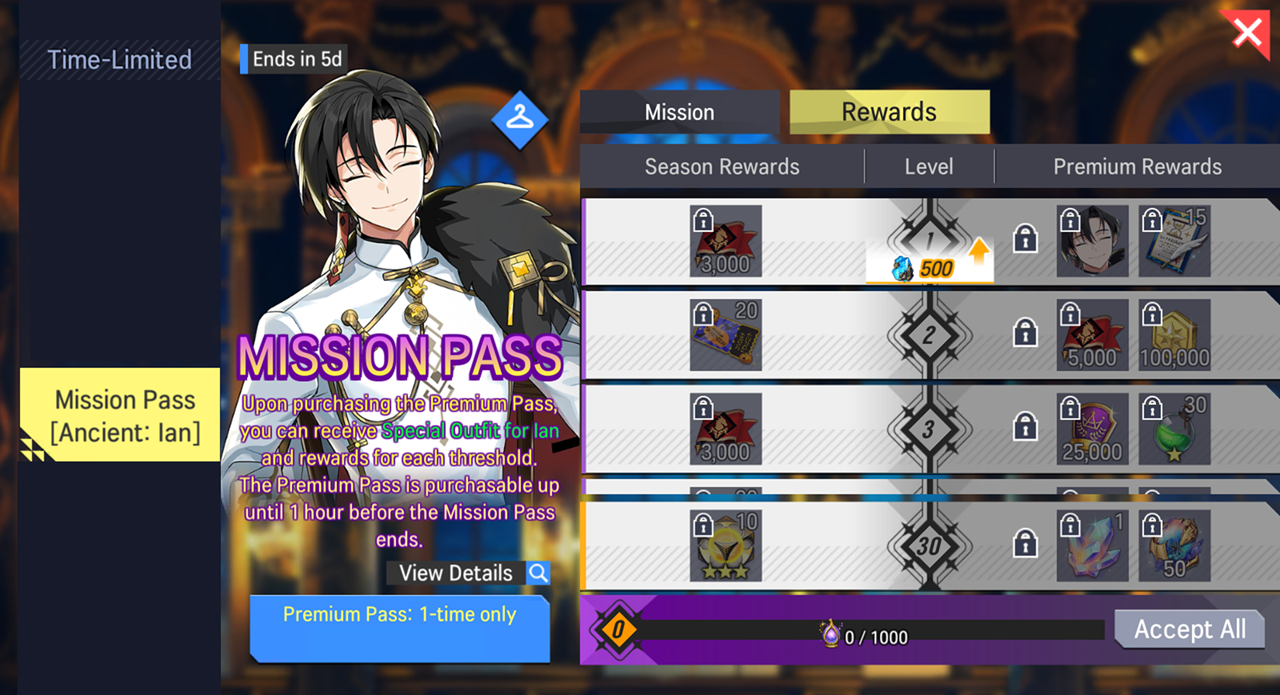Open the Time-Limited category
The image size is (1280, 695).
119,60
